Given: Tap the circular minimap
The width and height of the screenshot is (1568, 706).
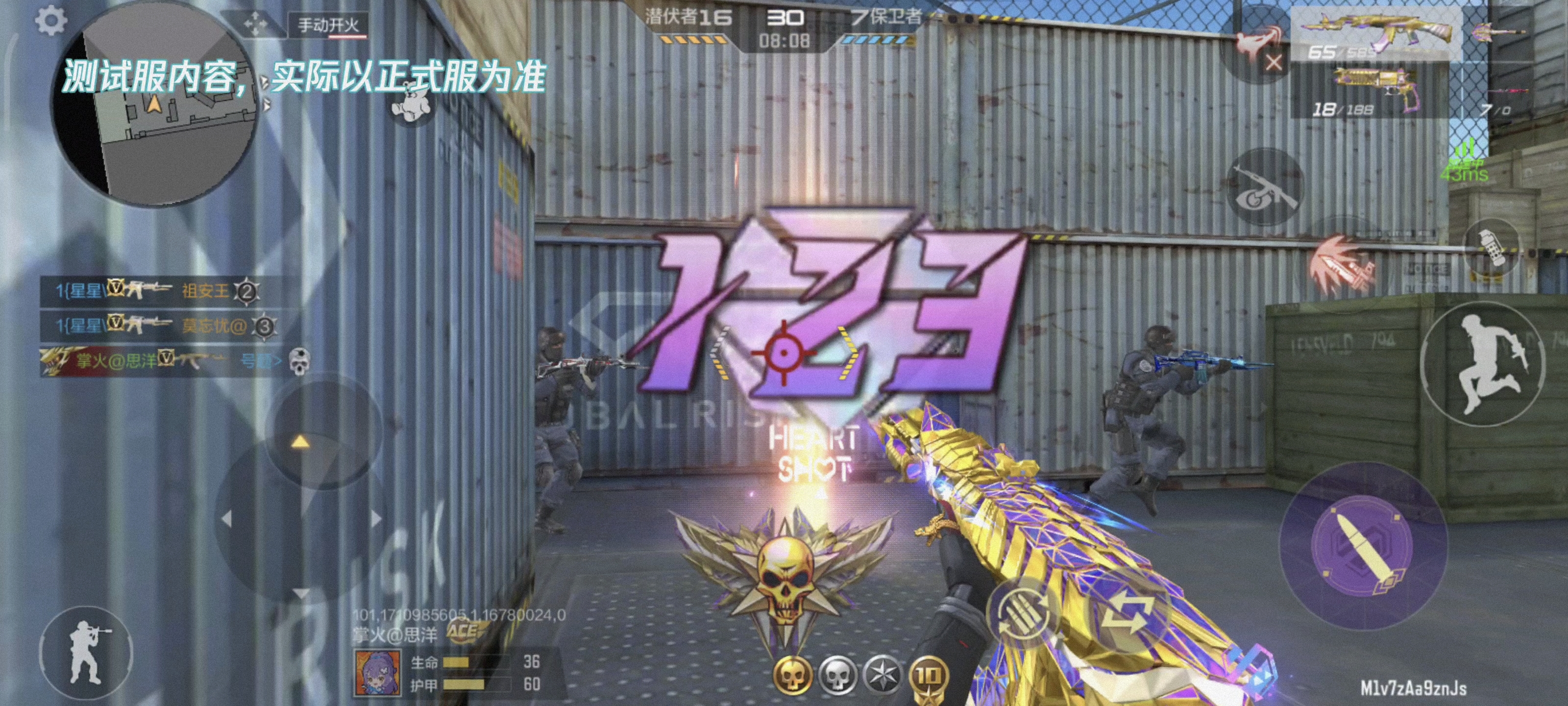Looking at the screenshot, I should click(x=155, y=110).
